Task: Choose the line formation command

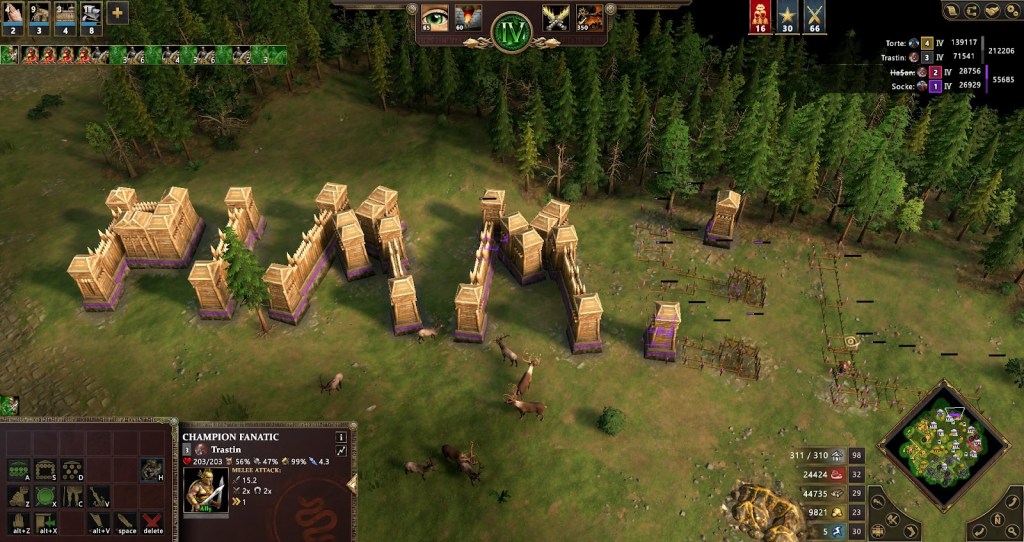Action: click(18, 468)
